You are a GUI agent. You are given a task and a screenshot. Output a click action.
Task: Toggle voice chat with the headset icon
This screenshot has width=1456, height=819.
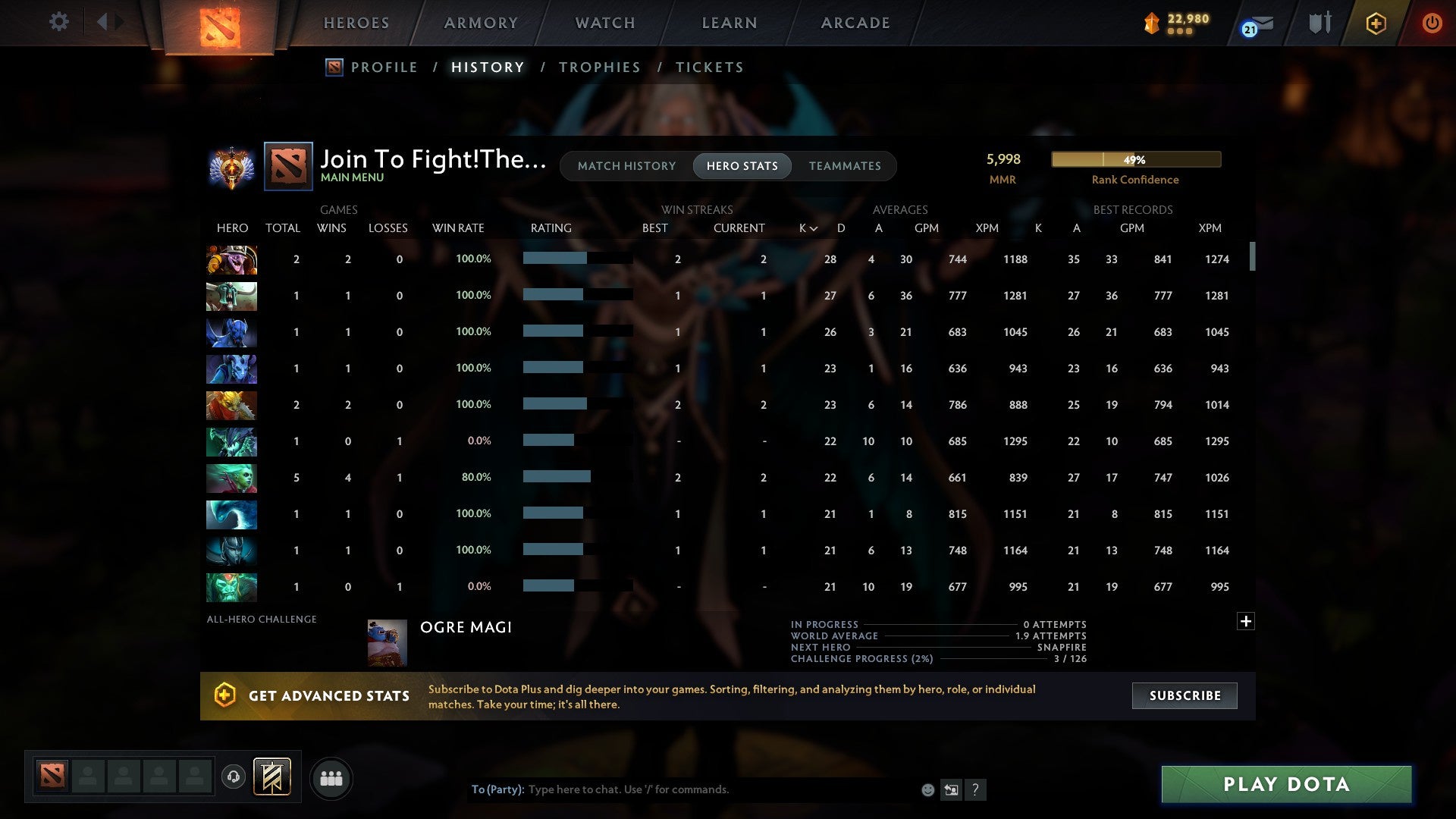(x=234, y=777)
